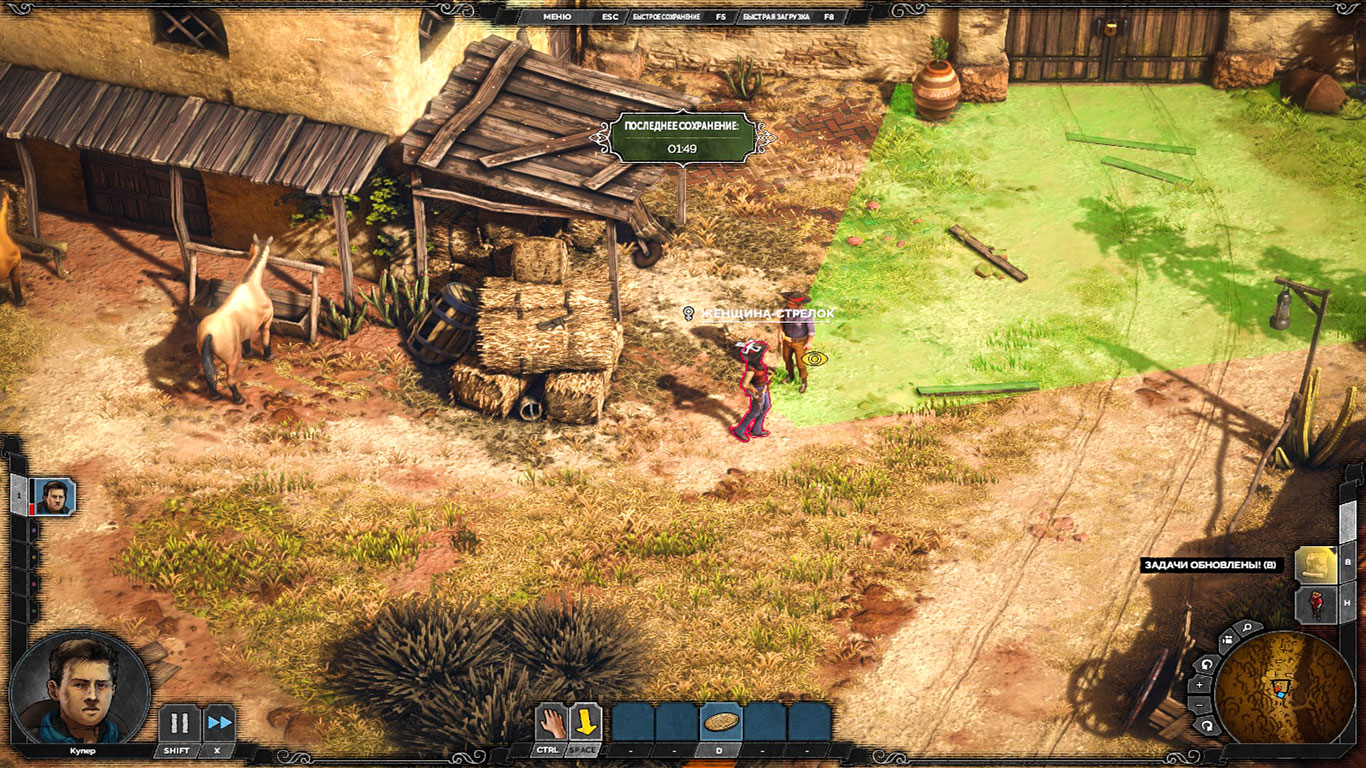Click the camera button beside the minimap
Screen dimensions: 1366x768
1227,641
